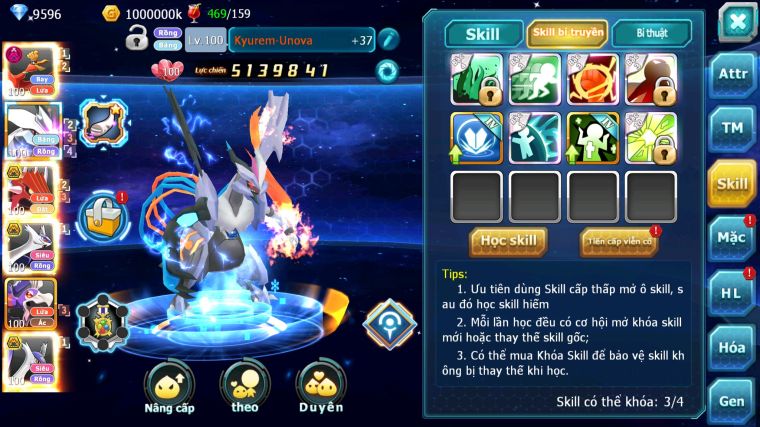Screen dimensions: 760x427
Task: Switch to the Gen side tab
Action: click(732, 400)
